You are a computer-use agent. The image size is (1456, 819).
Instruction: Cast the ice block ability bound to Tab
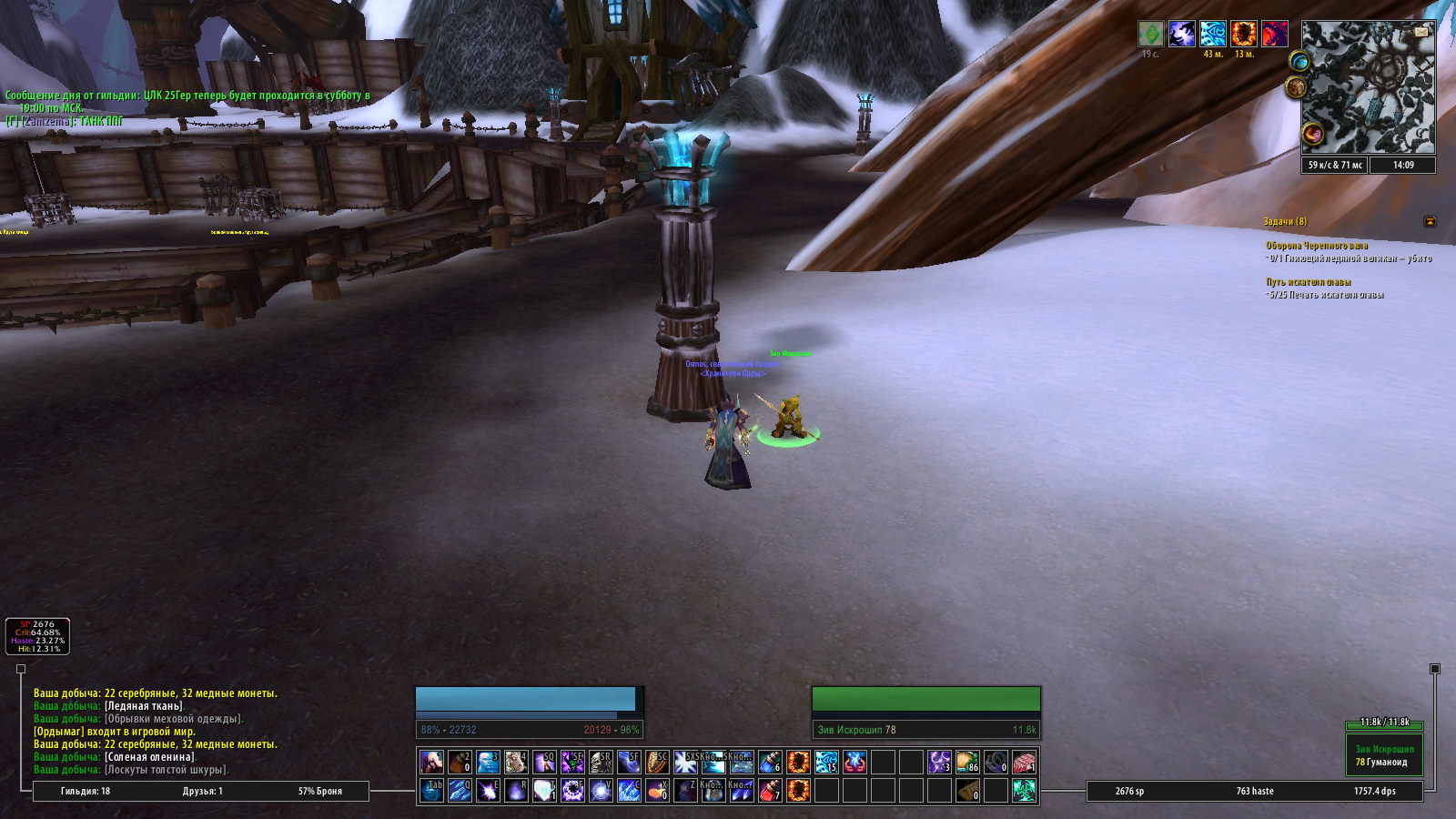[431, 791]
